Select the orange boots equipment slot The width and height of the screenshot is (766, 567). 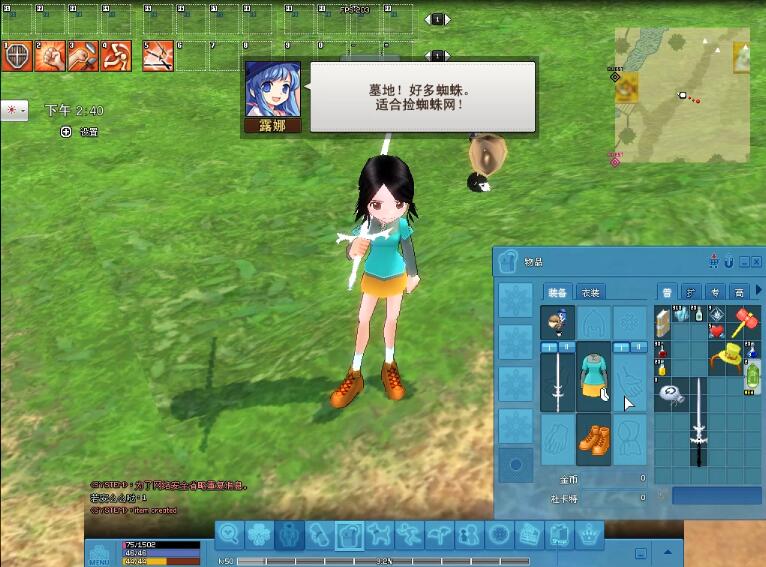(593, 440)
